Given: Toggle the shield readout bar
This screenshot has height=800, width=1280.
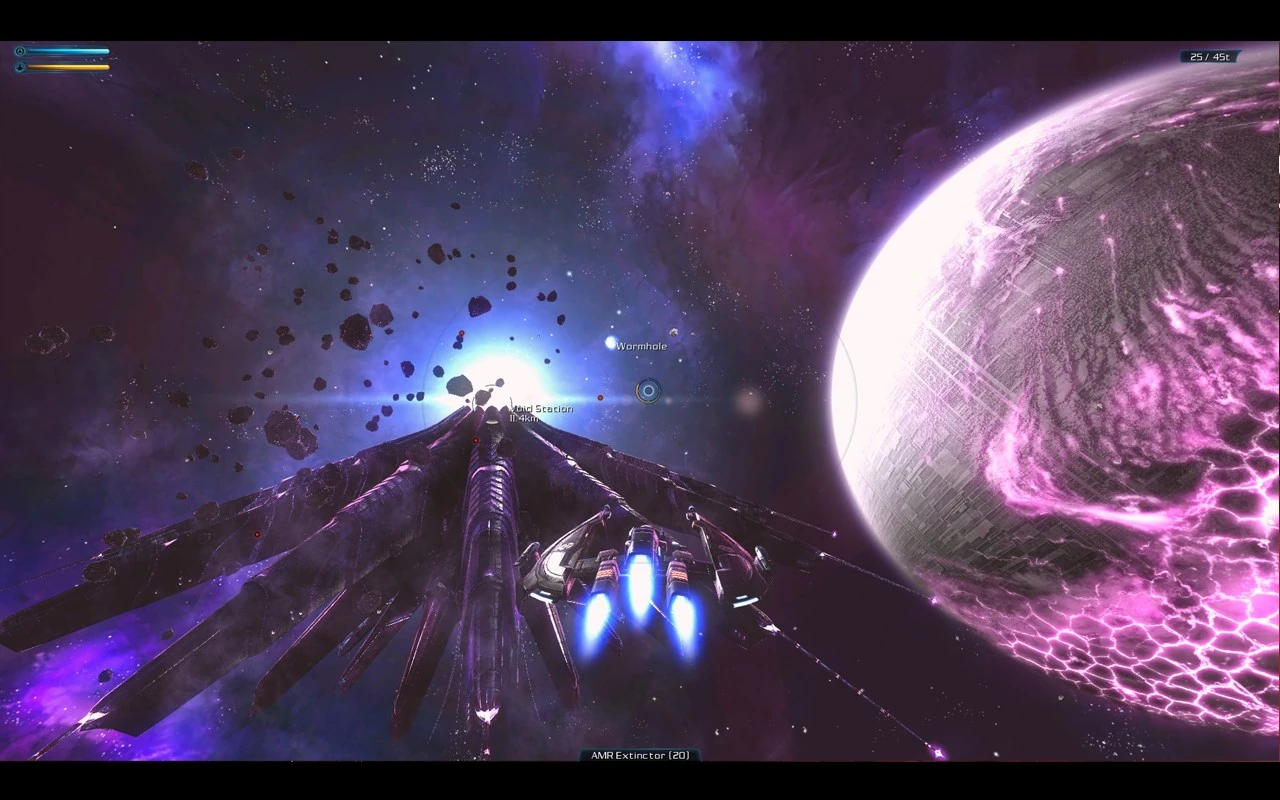Looking at the screenshot, I should click(68, 51).
